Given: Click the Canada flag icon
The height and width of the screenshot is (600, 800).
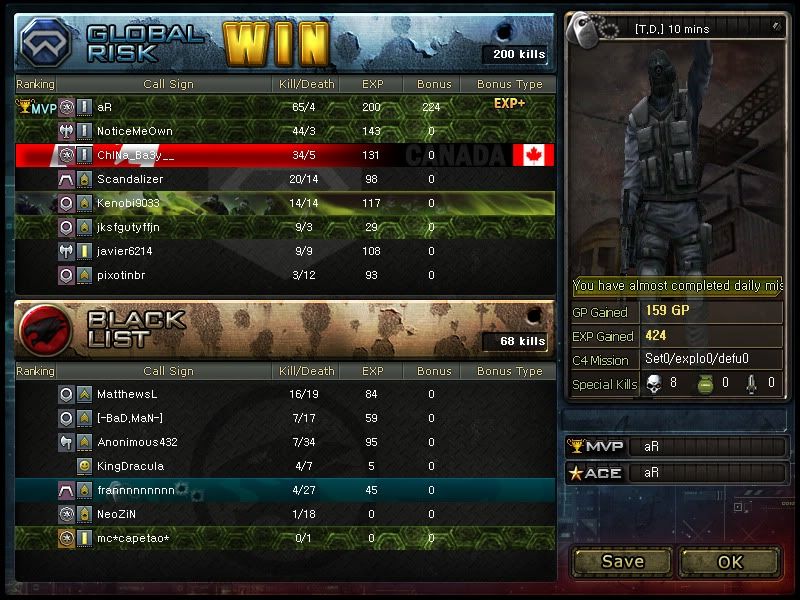Looking at the screenshot, I should (533, 155).
